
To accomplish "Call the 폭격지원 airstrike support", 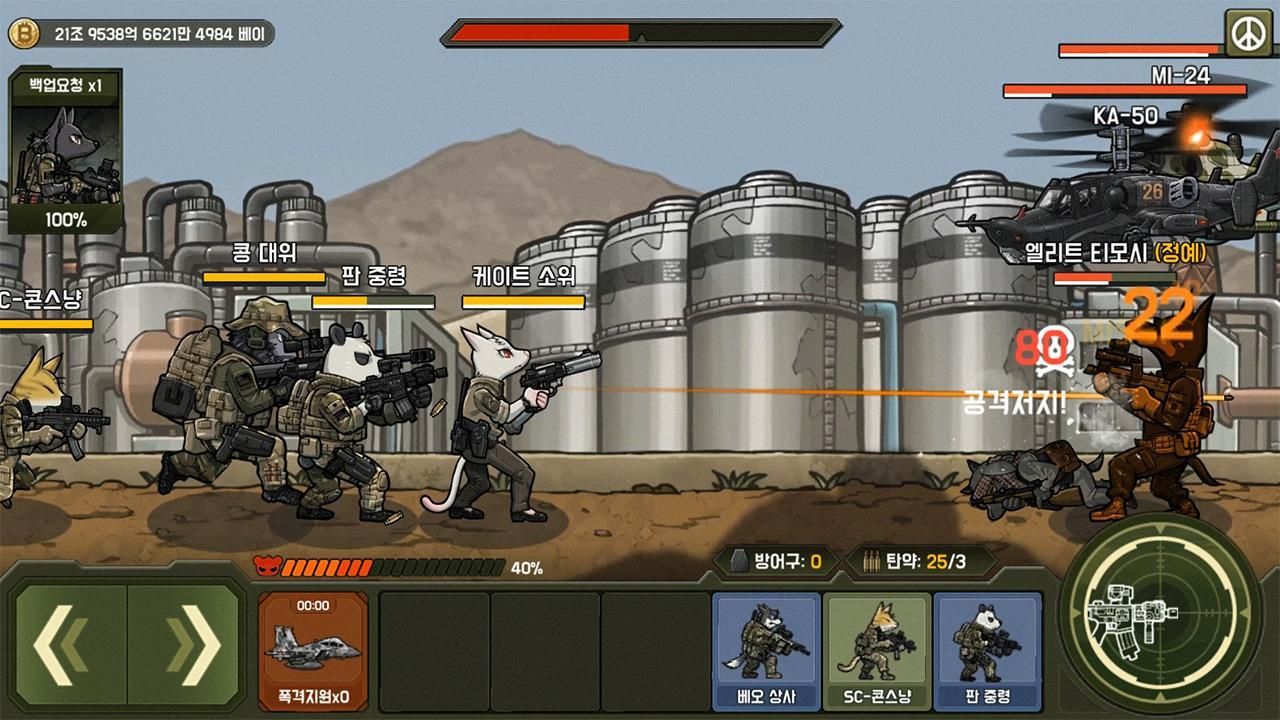I will coord(313,650).
